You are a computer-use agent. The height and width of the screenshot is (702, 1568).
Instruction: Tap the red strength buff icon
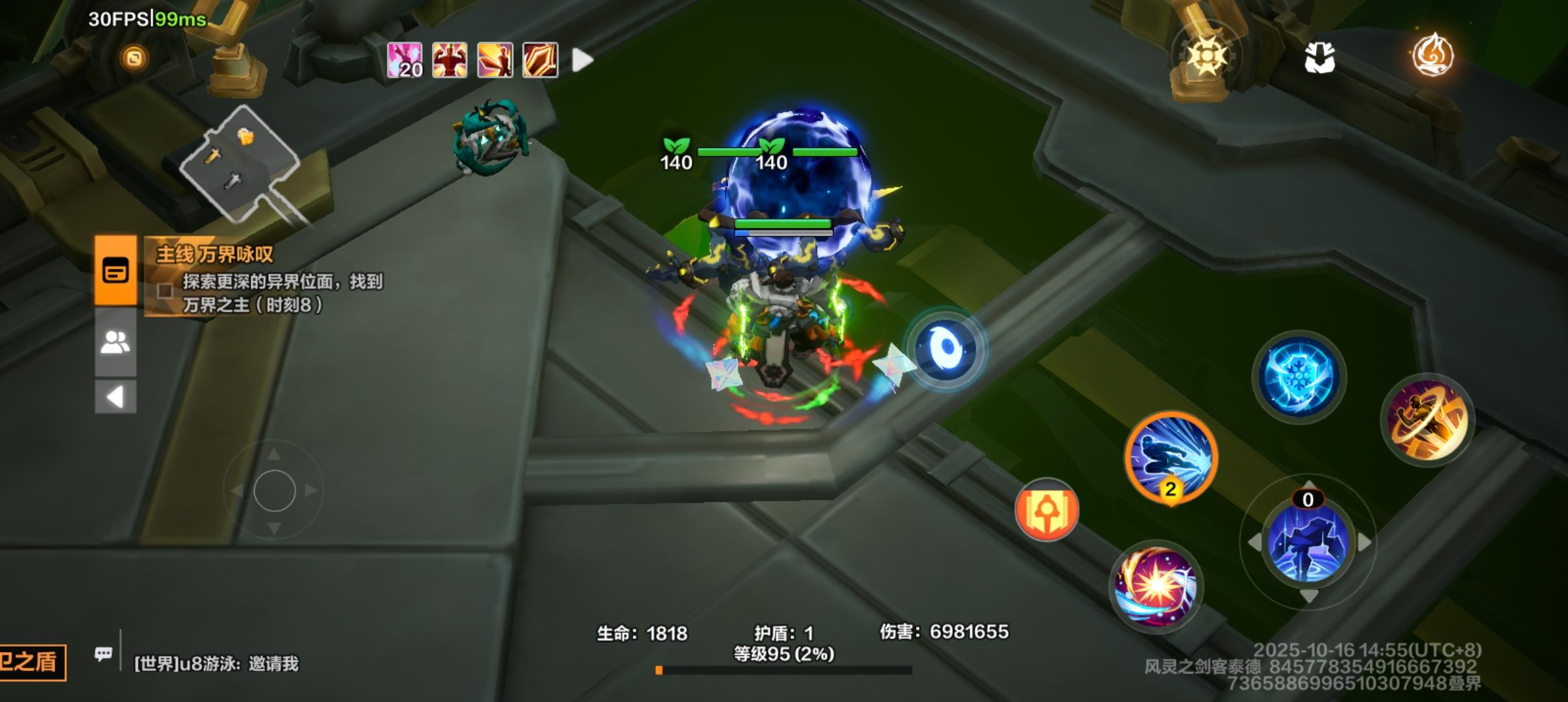point(449,59)
